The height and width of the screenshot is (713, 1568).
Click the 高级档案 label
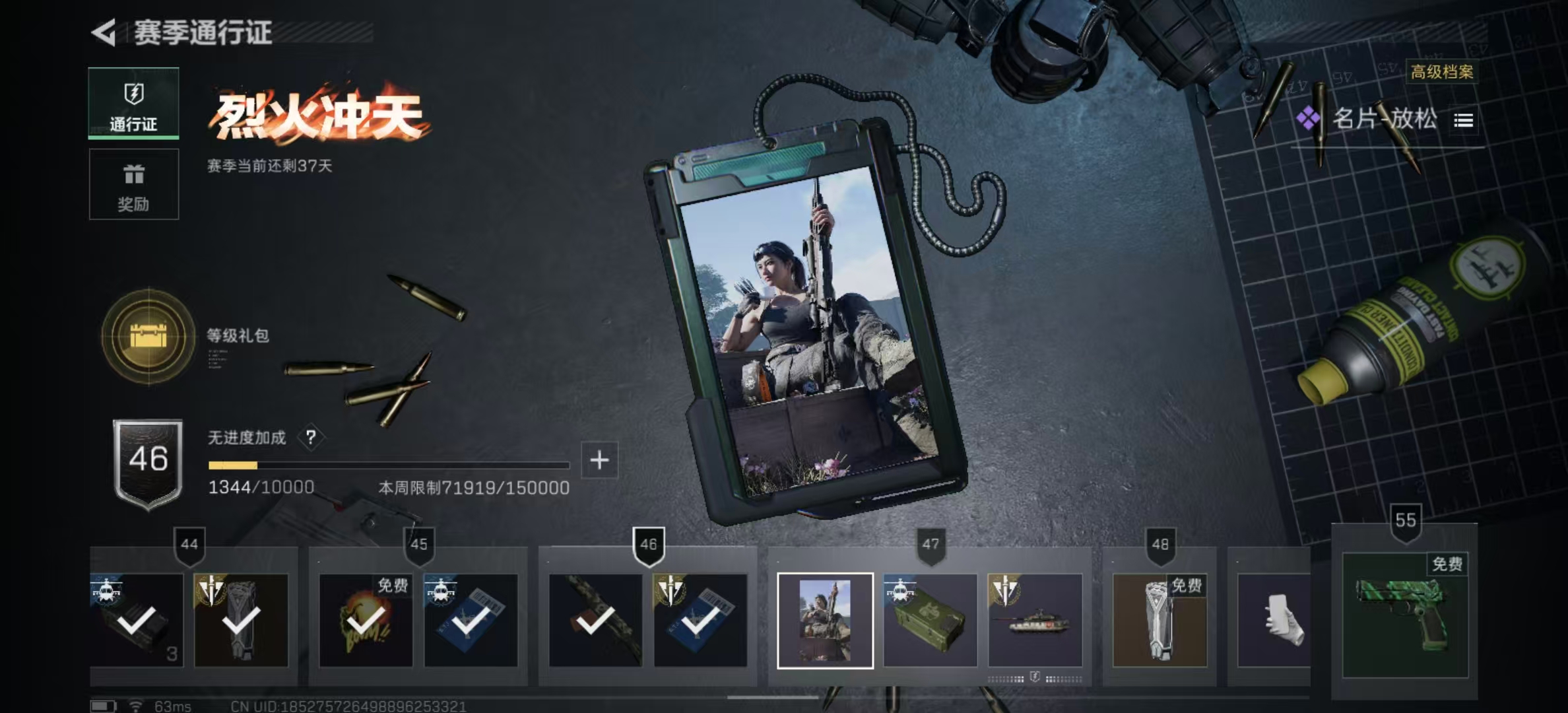point(1442,72)
